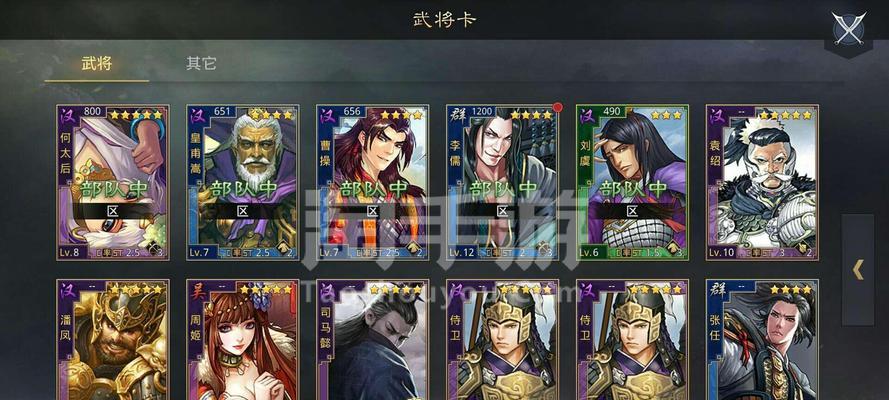Select the 潘凤 general card
The width and height of the screenshot is (889, 400).
pyautogui.click(x=112, y=340)
